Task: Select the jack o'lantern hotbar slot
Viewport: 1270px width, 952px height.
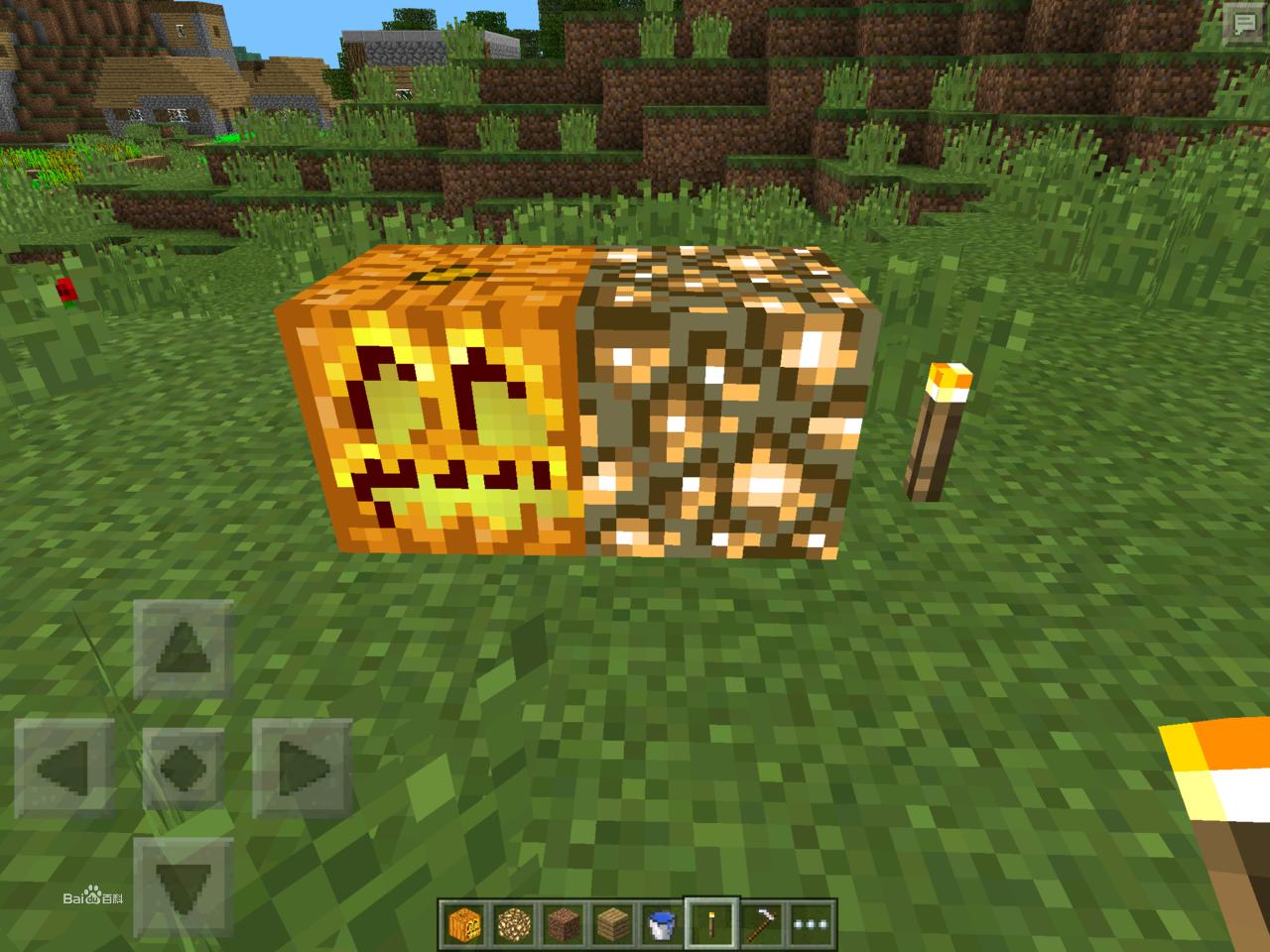Action: coord(462,924)
